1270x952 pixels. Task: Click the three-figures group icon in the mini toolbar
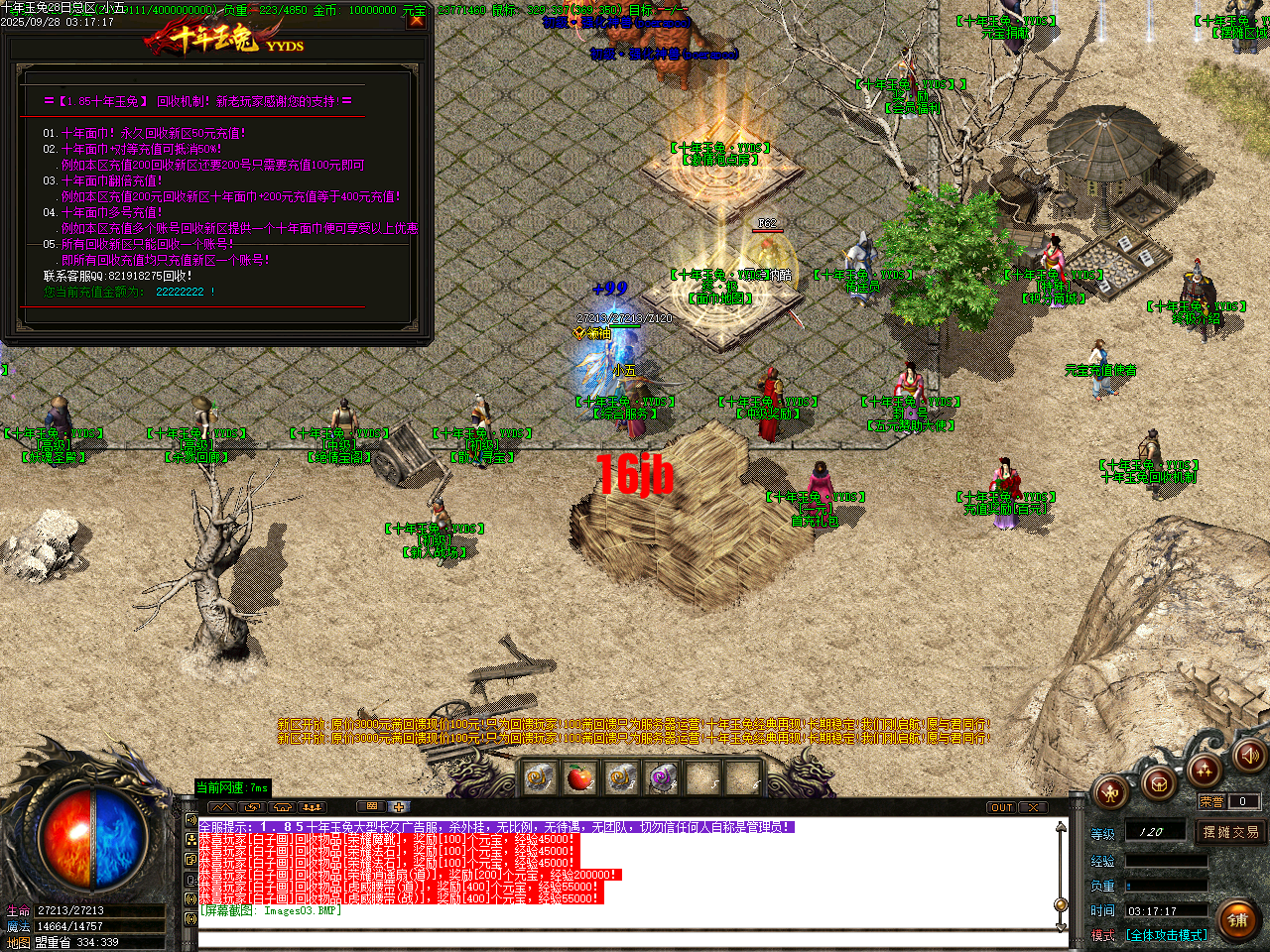click(312, 808)
